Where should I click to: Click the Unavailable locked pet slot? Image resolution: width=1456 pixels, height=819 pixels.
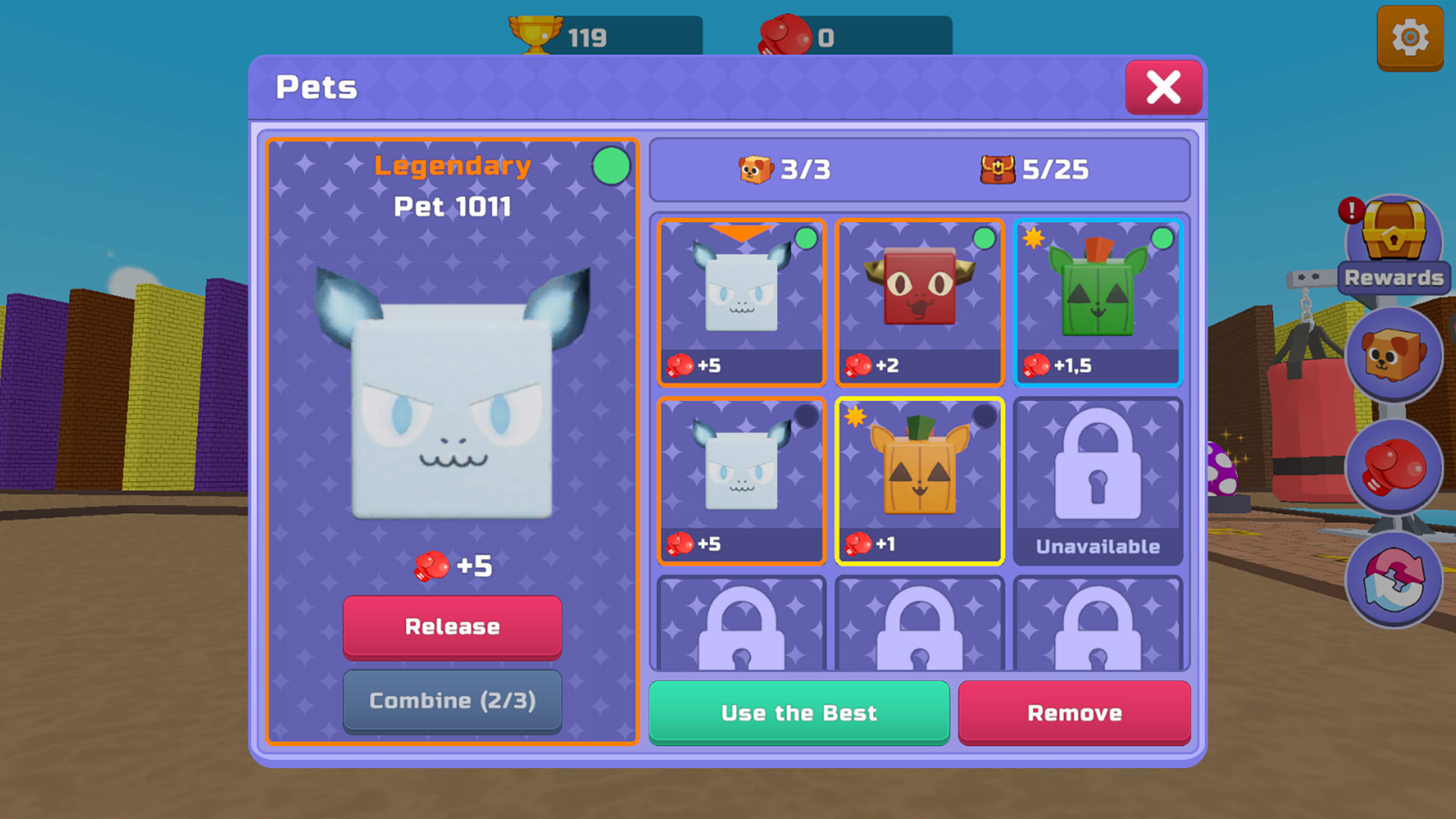coord(1098,479)
